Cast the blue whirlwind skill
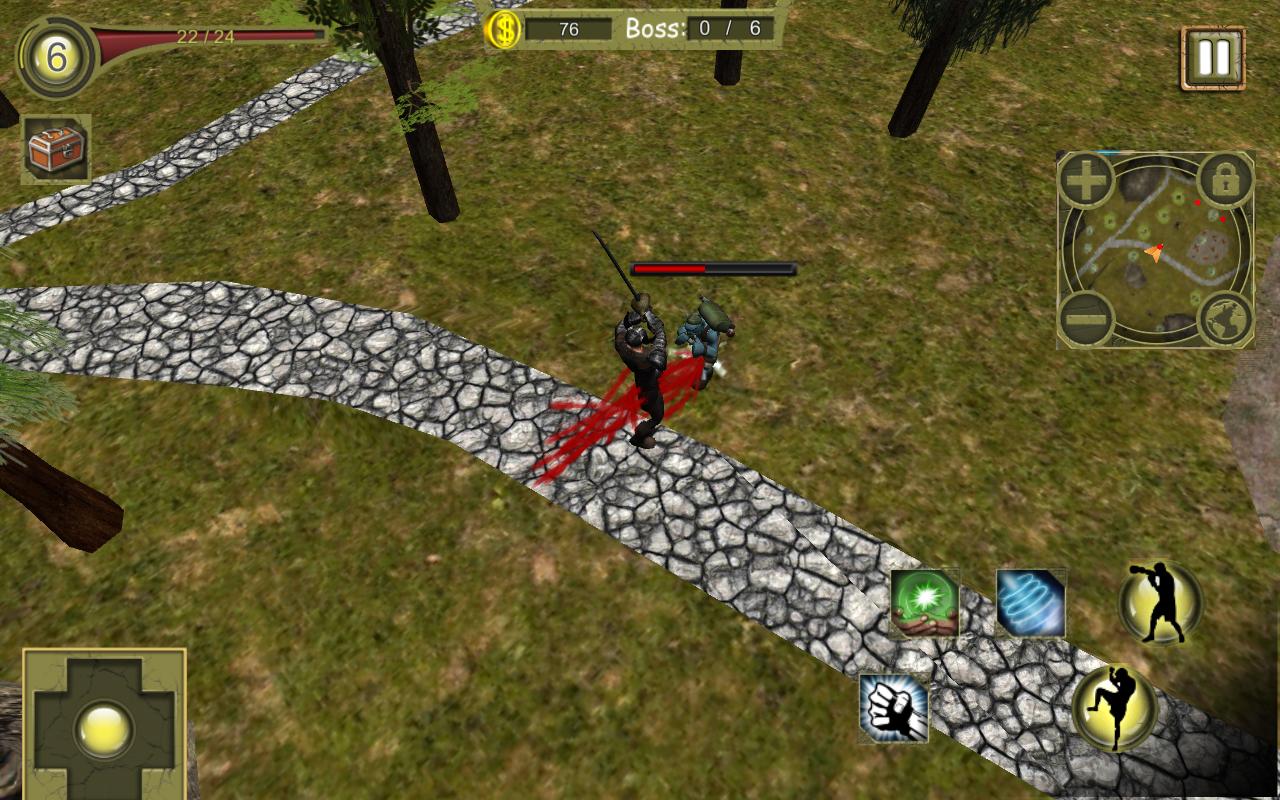The image size is (1280, 800). pyautogui.click(x=1031, y=603)
